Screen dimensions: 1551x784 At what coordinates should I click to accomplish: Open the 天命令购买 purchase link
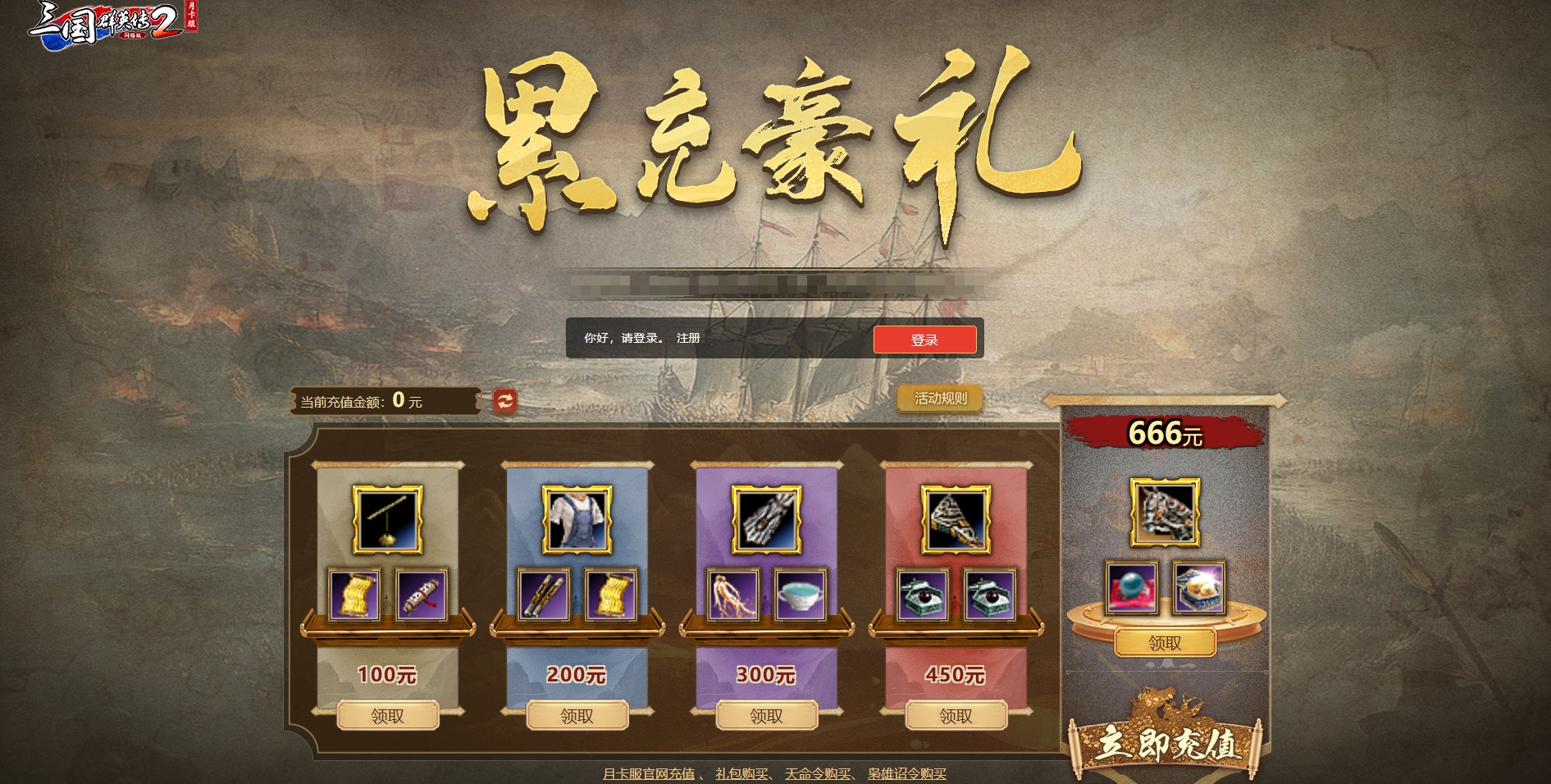click(x=817, y=773)
